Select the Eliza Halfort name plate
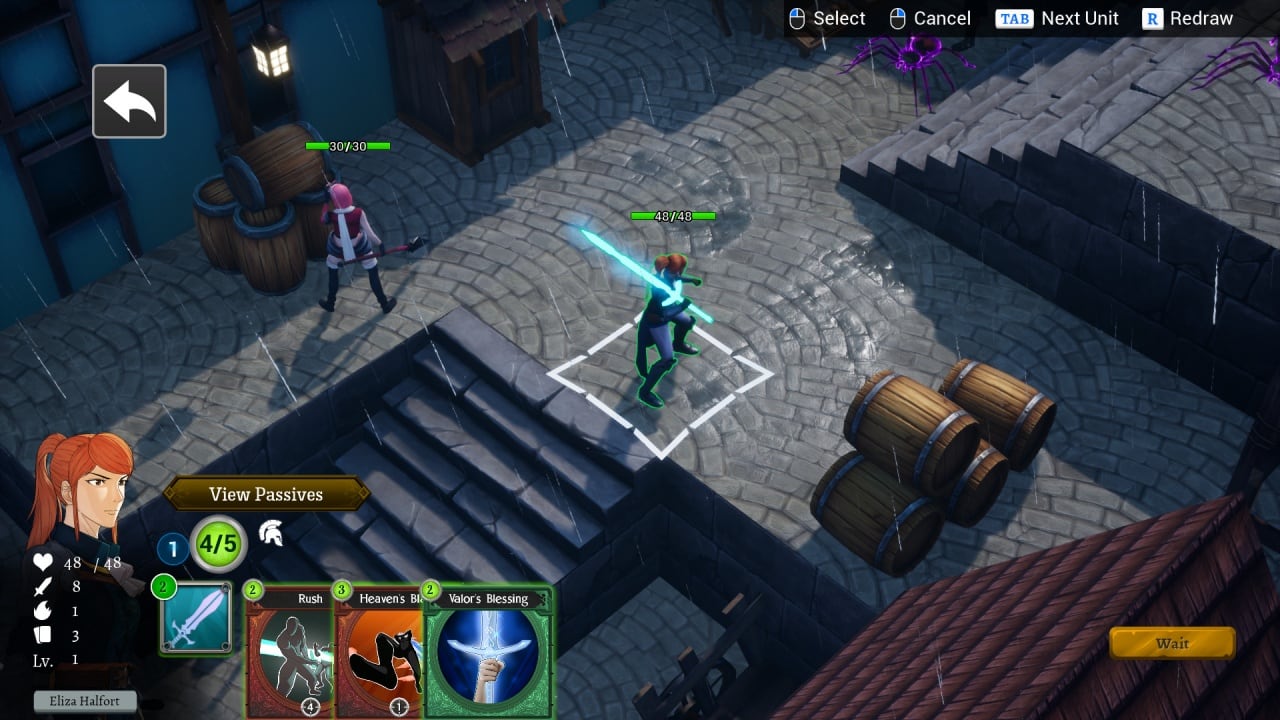 pyautogui.click(x=85, y=701)
